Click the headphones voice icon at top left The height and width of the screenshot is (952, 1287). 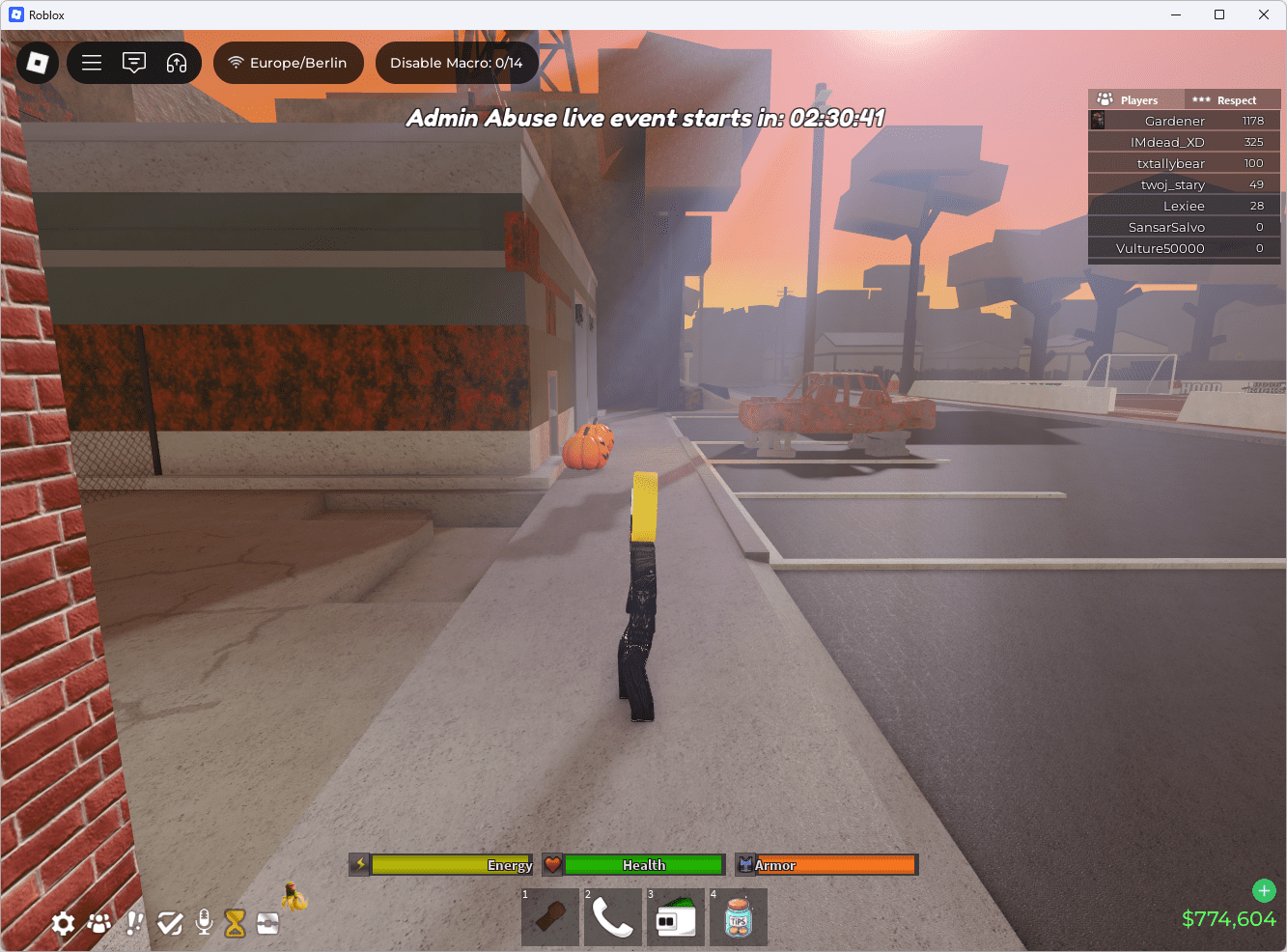[177, 62]
